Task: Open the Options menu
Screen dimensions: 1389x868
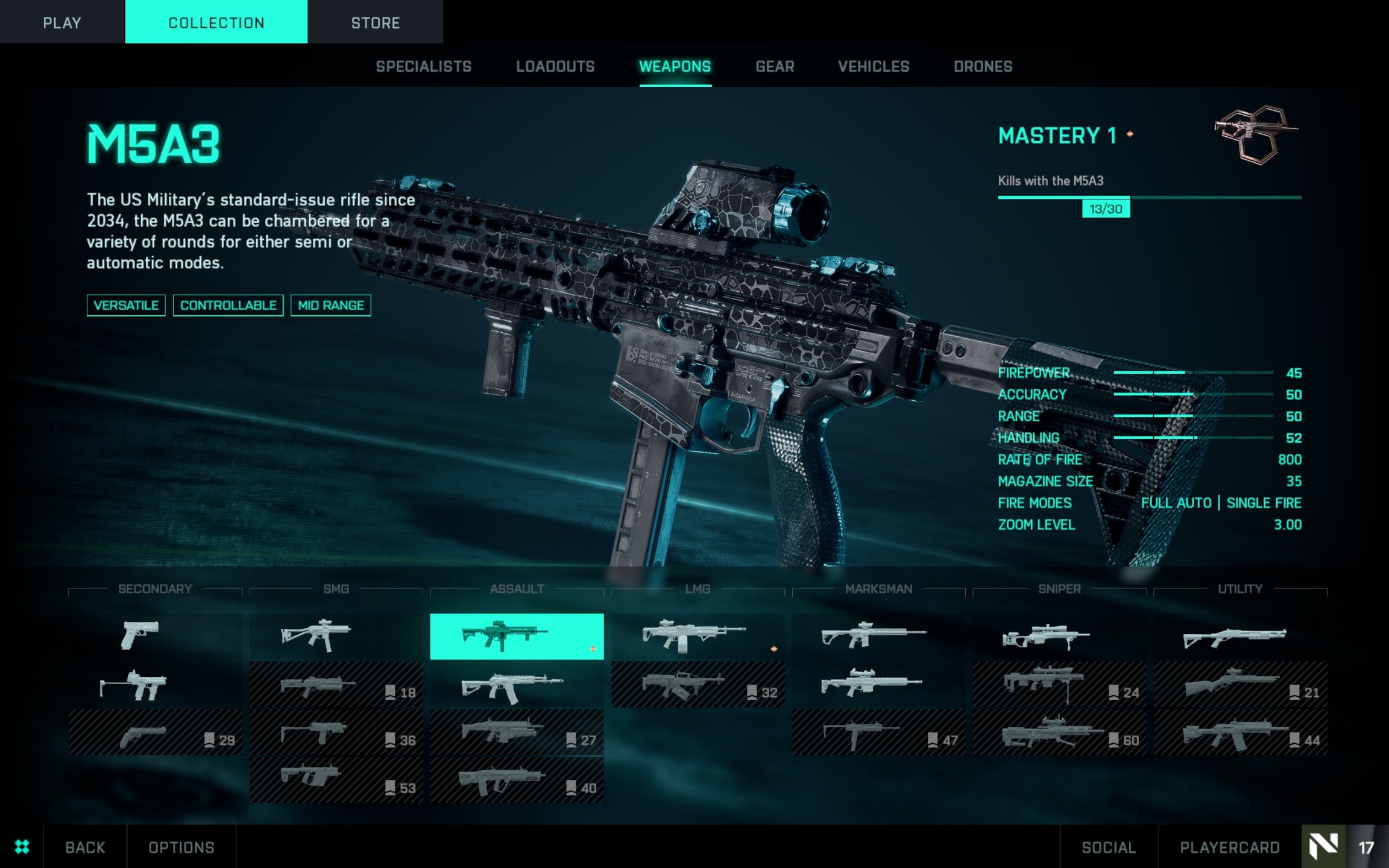Action: coord(181,847)
